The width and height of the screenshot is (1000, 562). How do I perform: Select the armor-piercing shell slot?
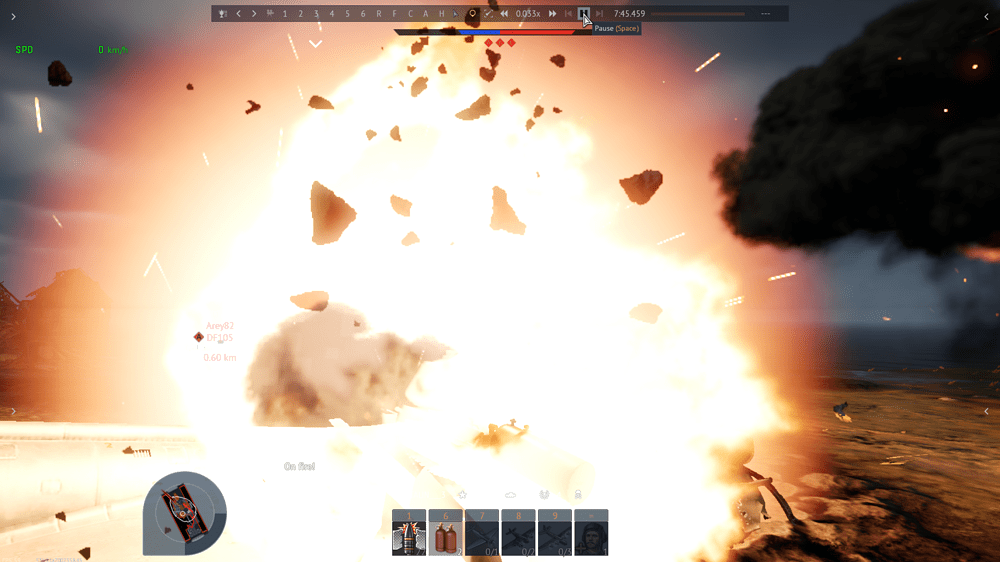coord(409,533)
